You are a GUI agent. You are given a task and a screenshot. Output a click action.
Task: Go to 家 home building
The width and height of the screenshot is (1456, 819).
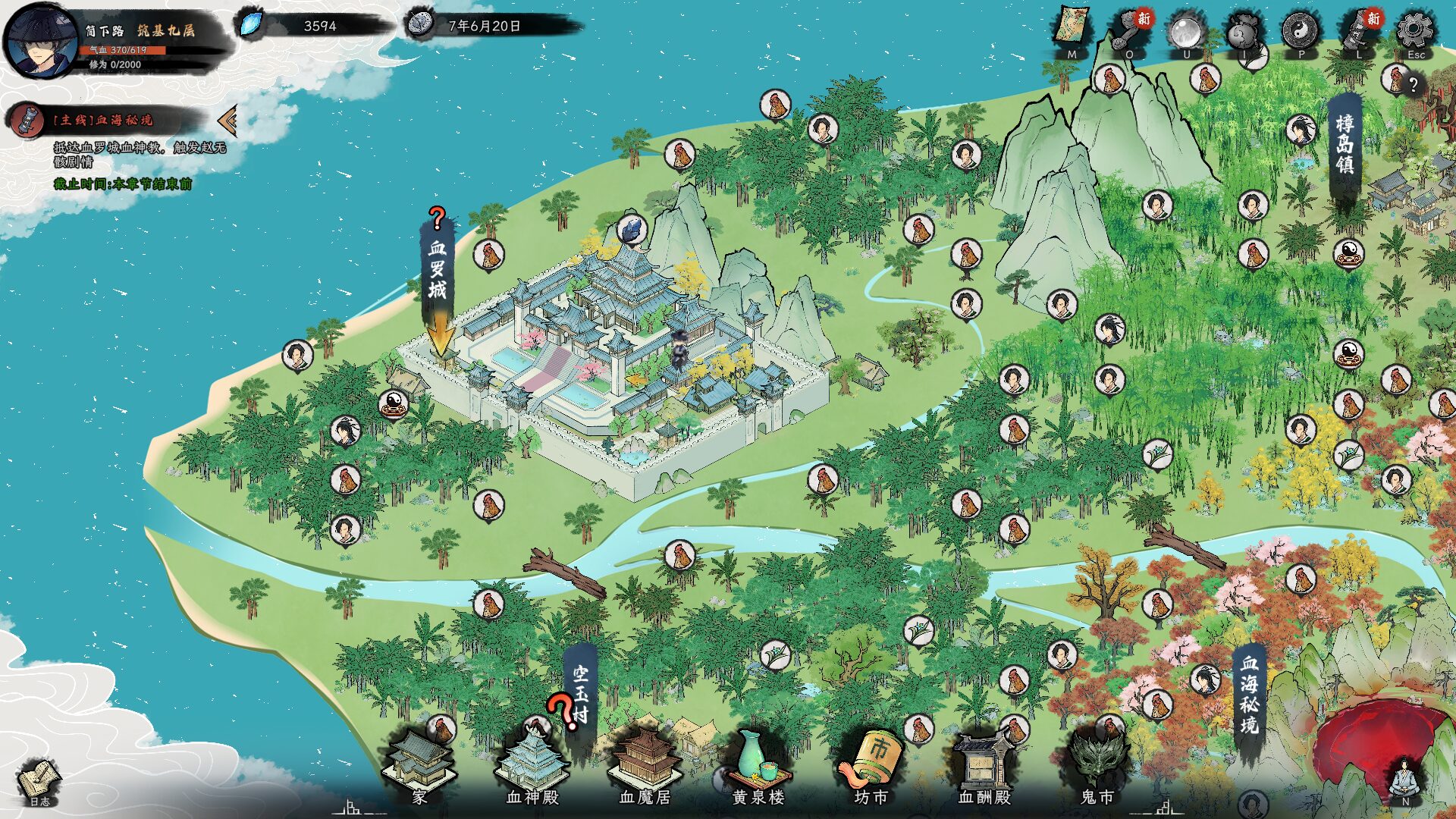coord(419,766)
